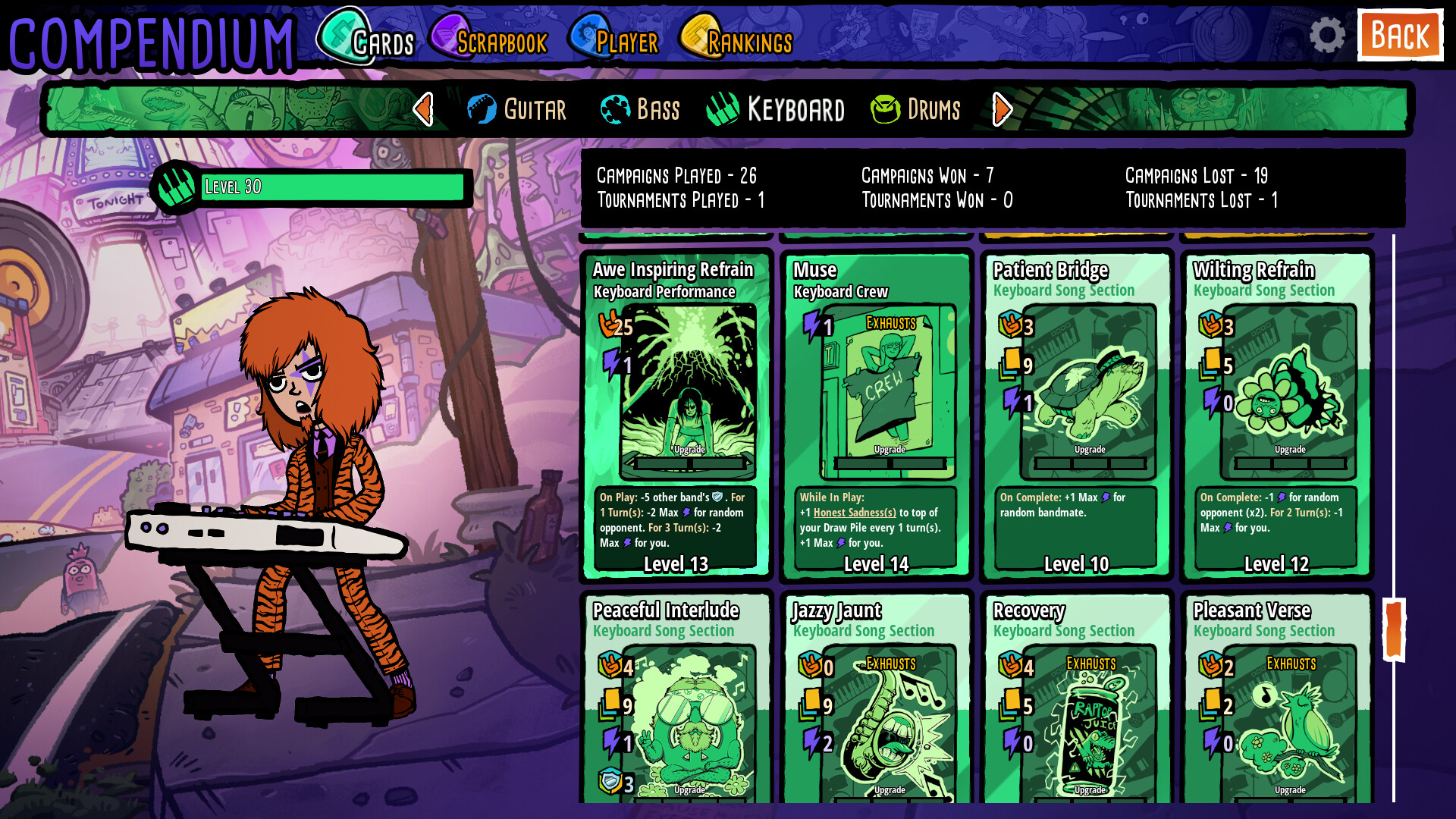
Task: Select the Bass instrument icon
Action: coord(614,109)
